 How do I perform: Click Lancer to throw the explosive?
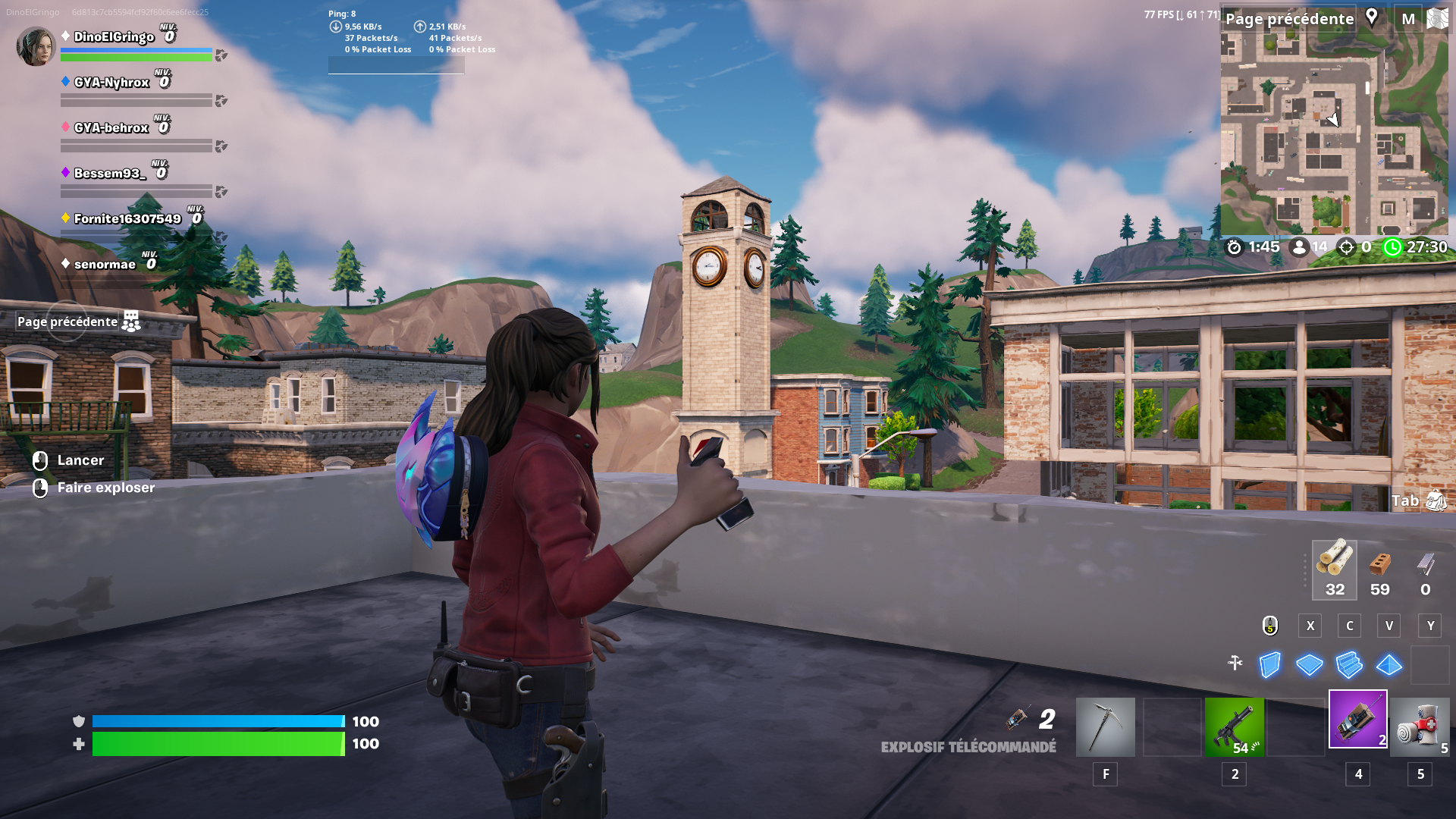click(x=80, y=460)
